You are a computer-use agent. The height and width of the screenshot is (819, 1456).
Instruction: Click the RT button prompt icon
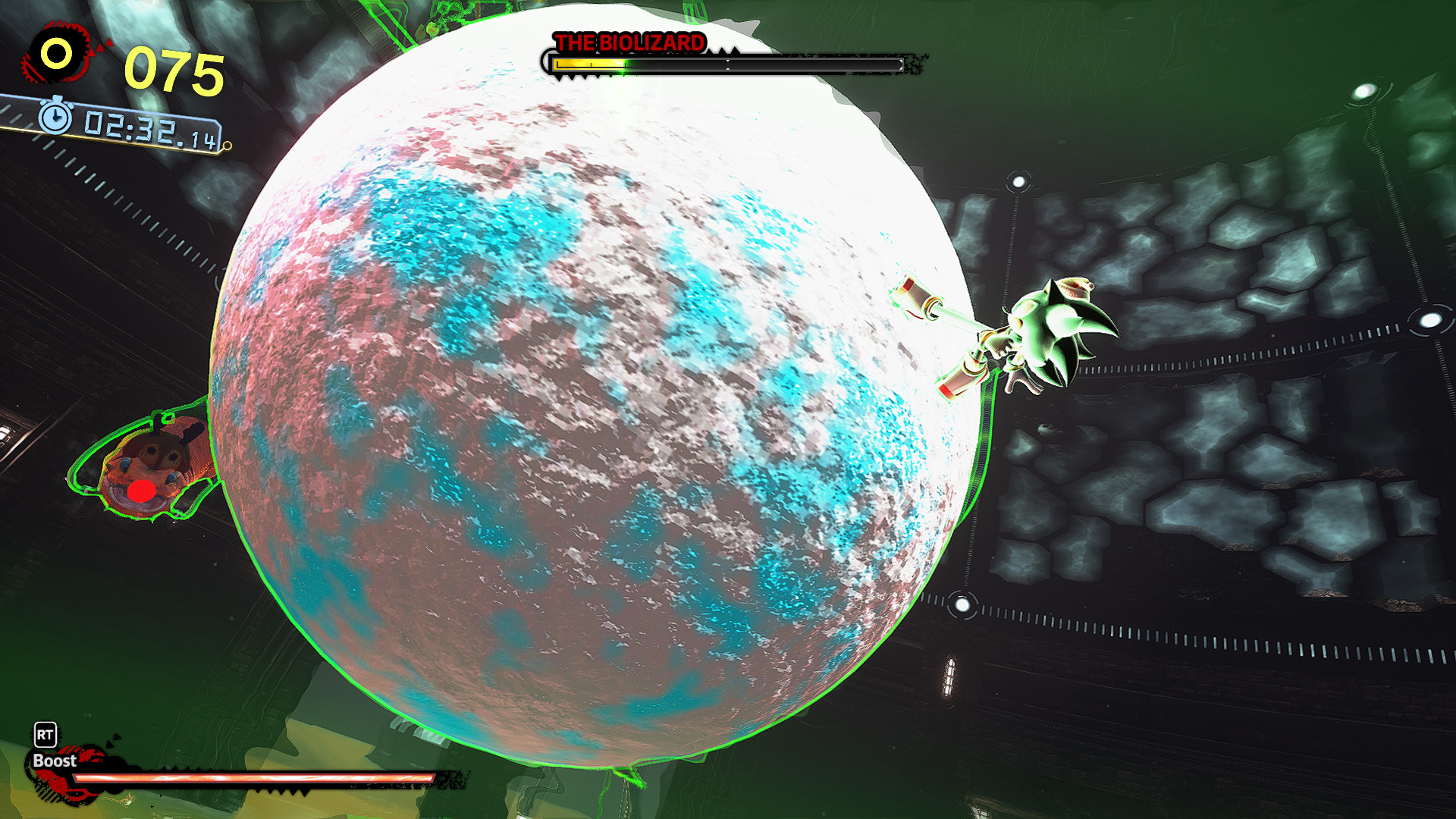45,735
